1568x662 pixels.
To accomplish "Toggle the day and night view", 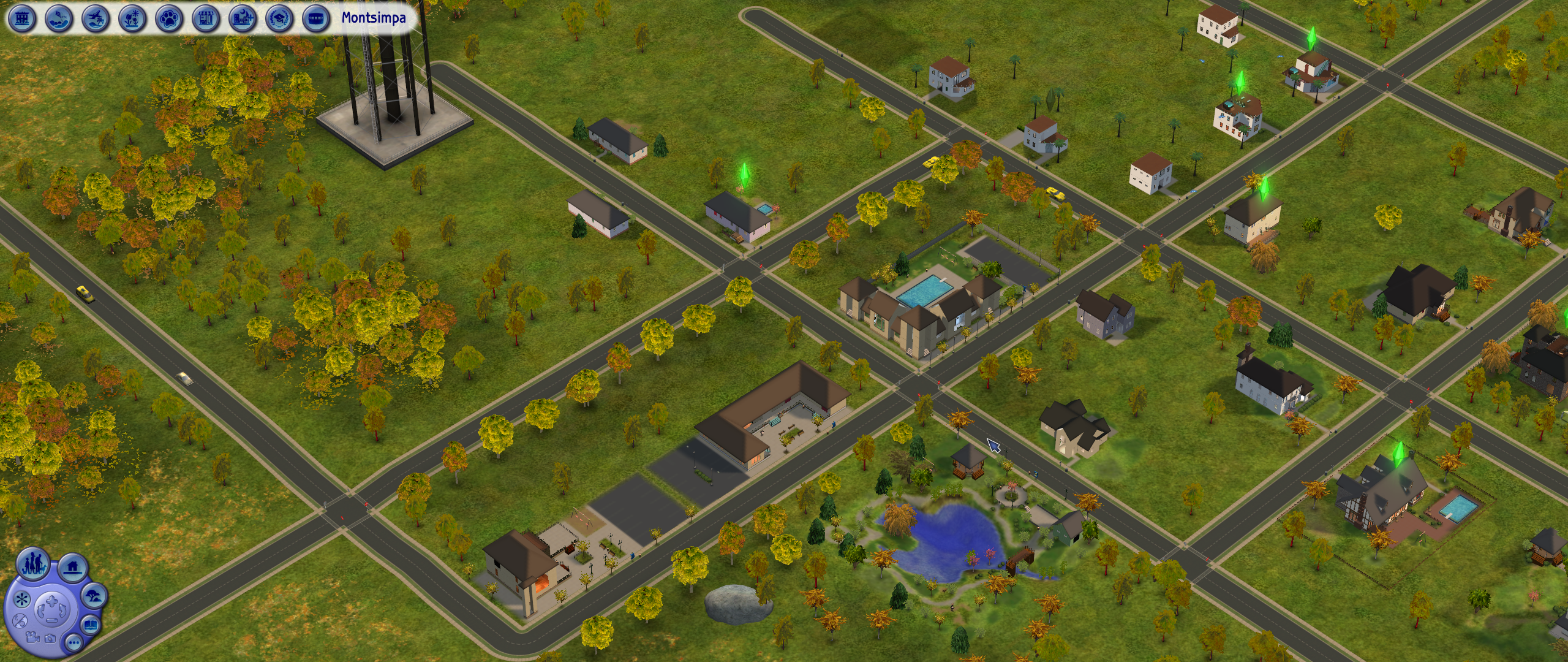I will click(x=19, y=620).
